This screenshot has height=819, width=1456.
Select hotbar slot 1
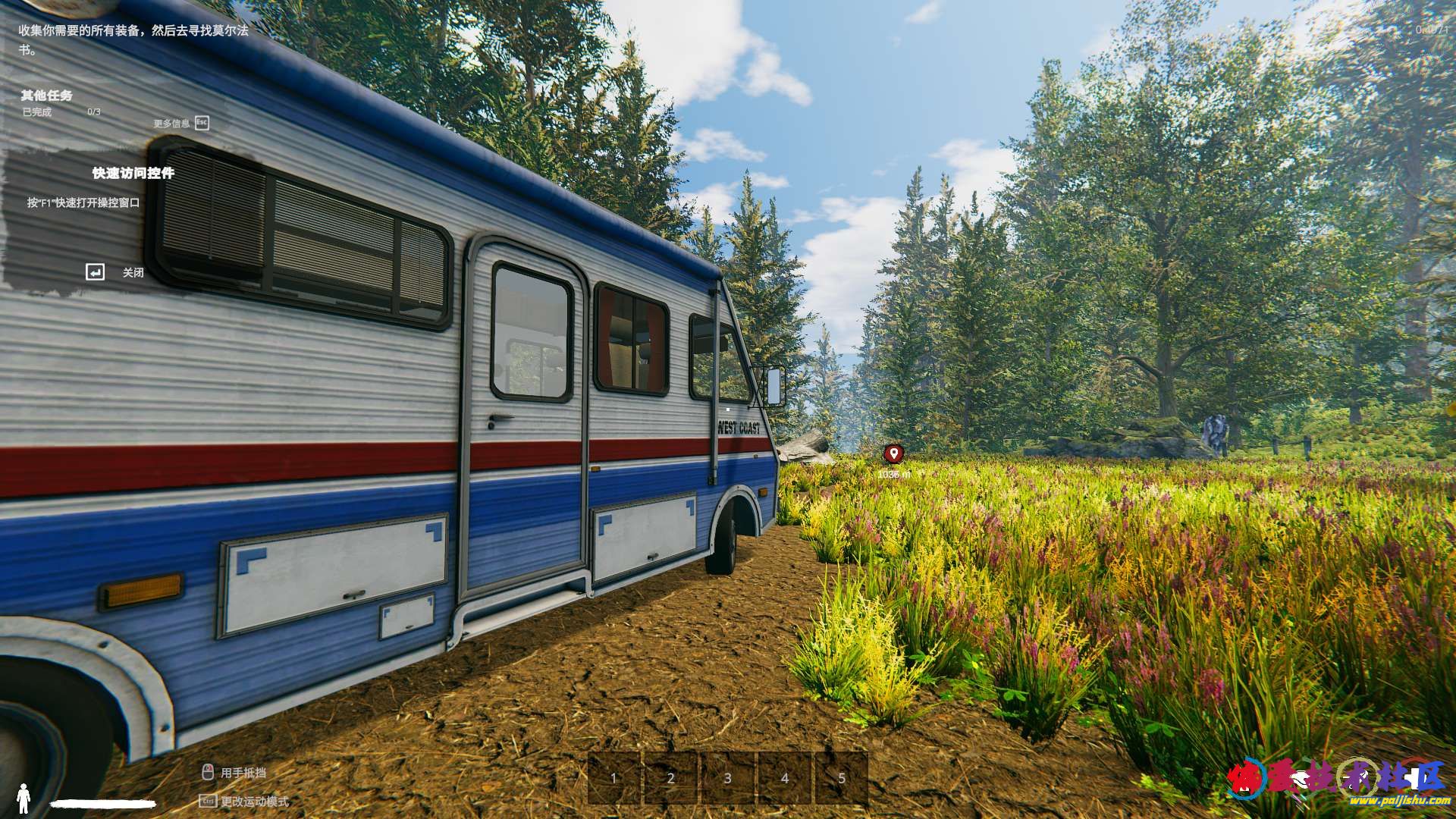point(614,777)
